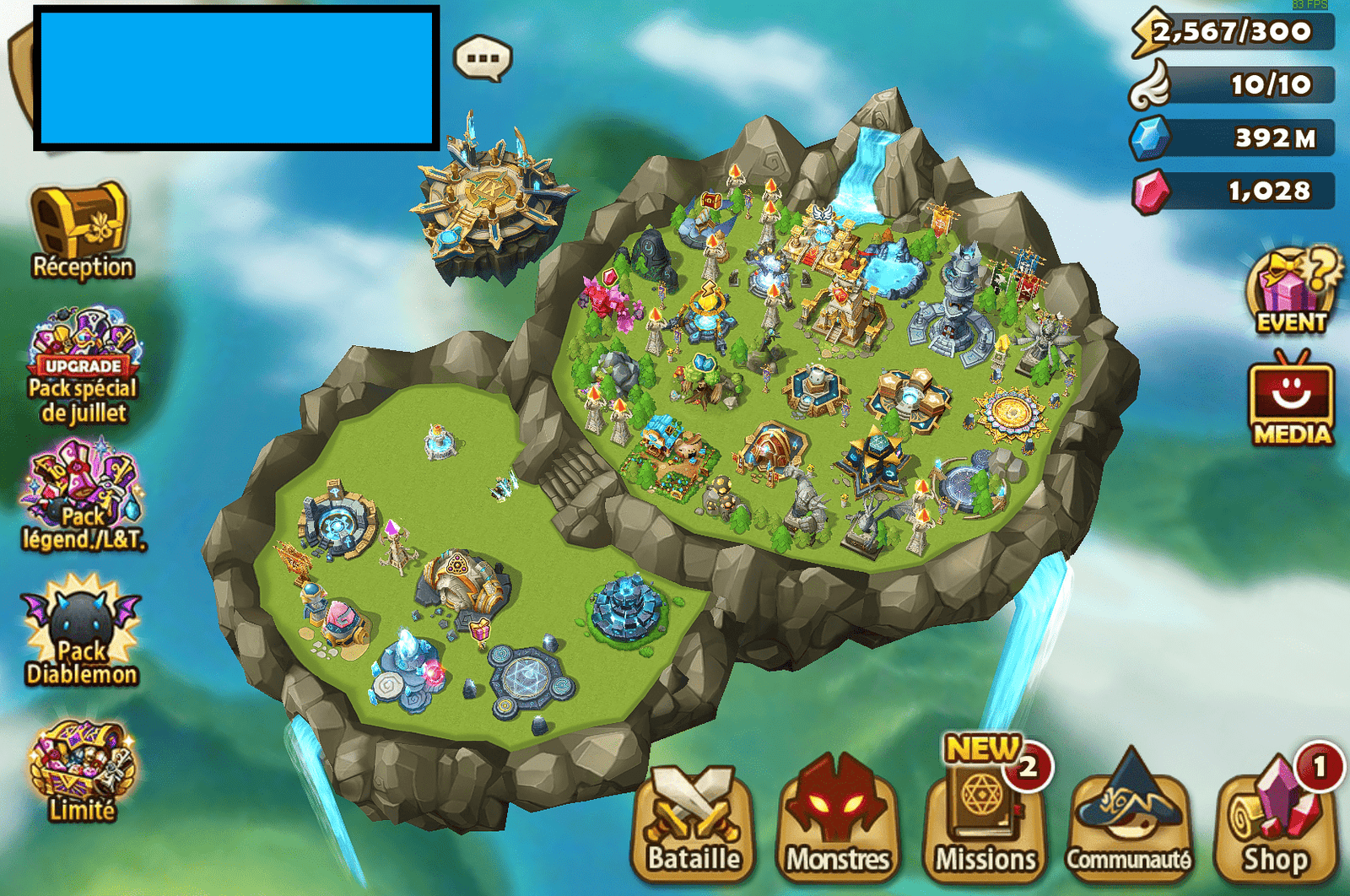Open the Pack Diablemon offer
The height and width of the screenshot is (896, 1350).
(81, 630)
